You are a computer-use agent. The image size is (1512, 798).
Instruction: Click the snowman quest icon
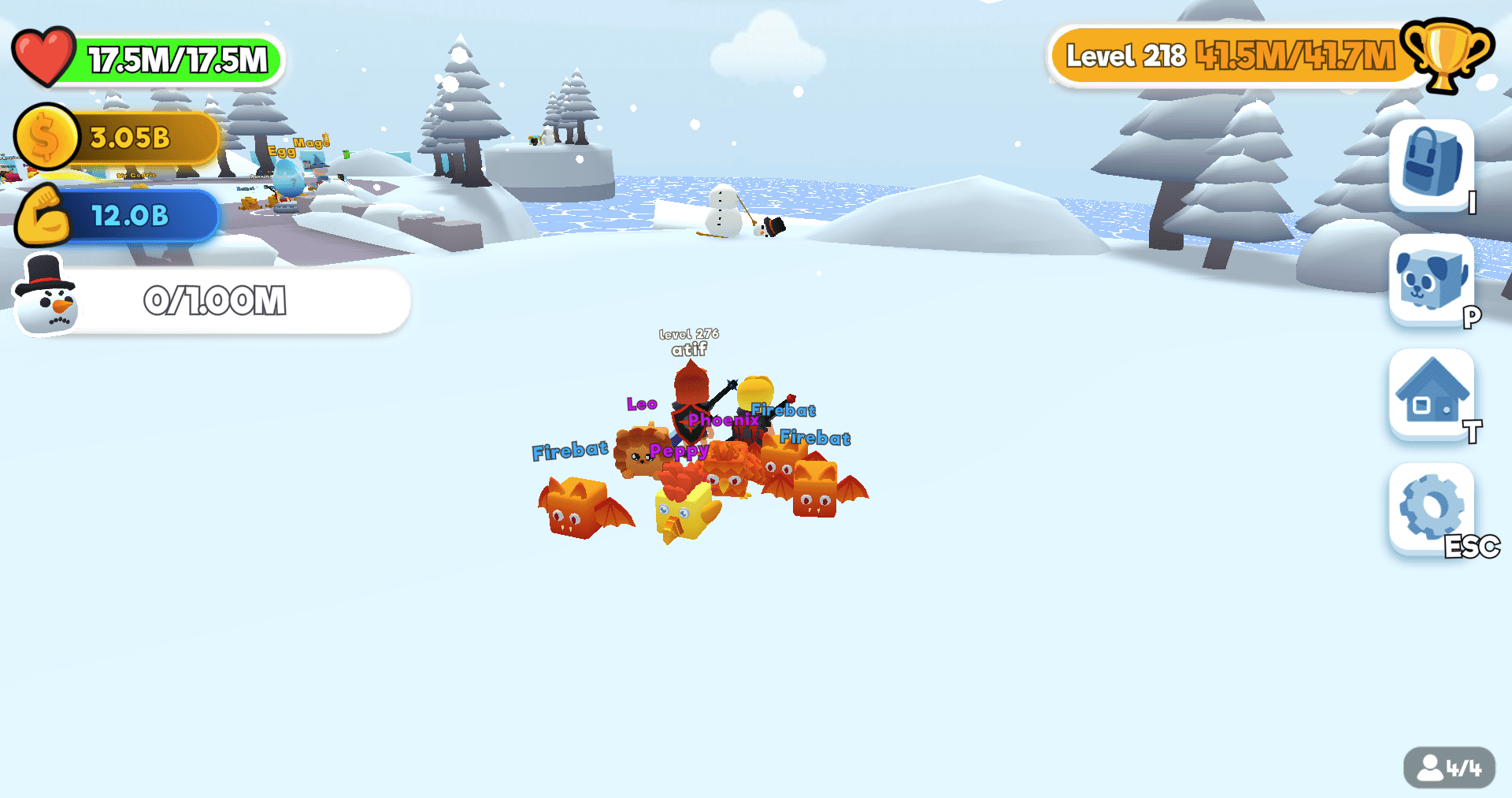[x=45, y=303]
